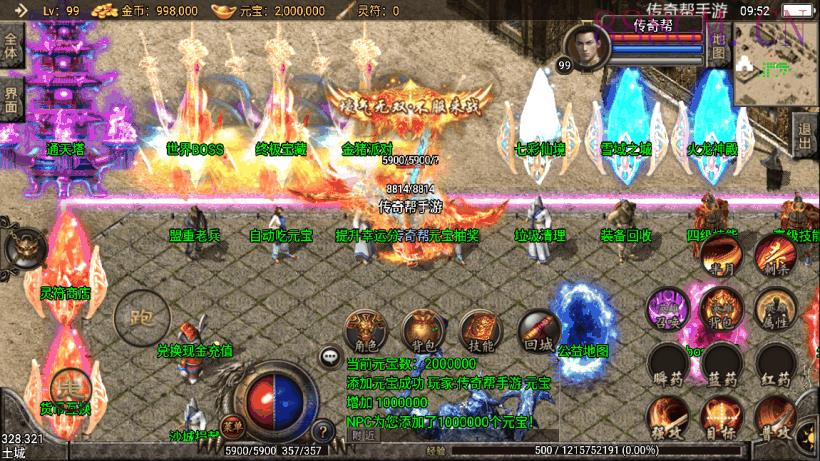Click the 退出 exit button
820x461 pixels.
coord(804,129)
